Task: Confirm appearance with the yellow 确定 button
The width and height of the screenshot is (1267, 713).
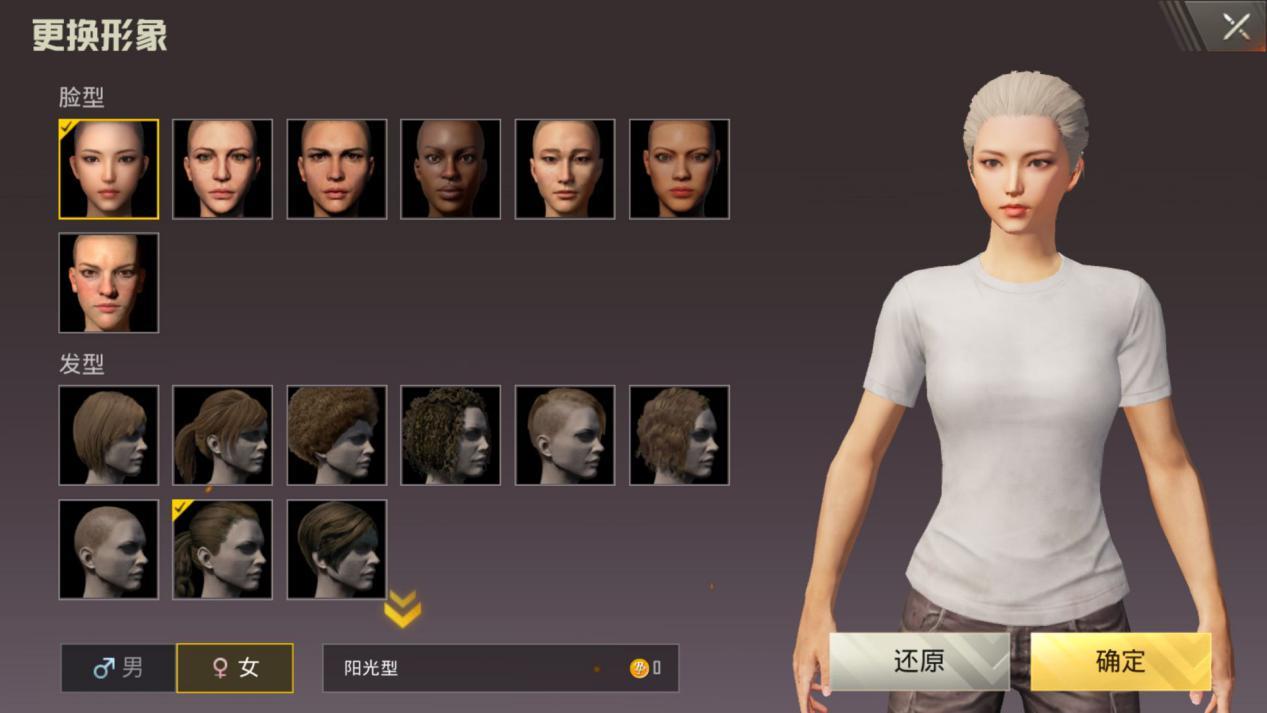Action: pyautogui.click(x=1120, y=661)
